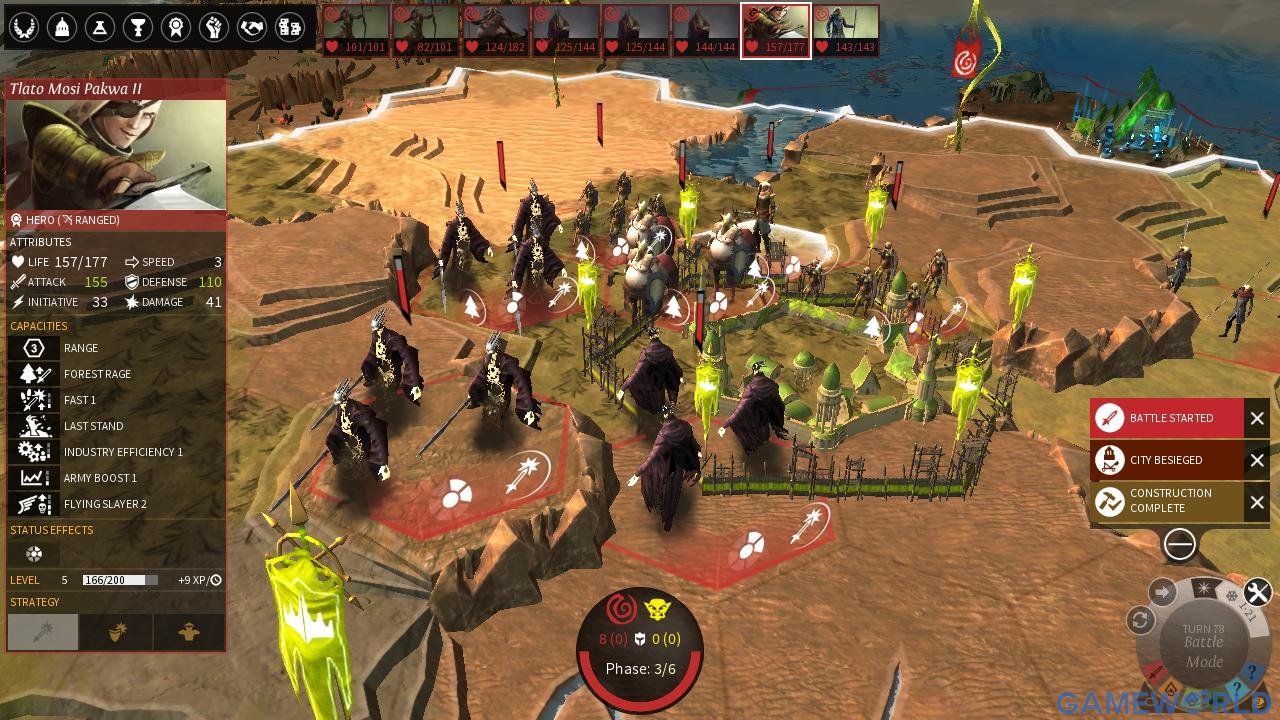Select the unit portrait with 101/101 life
1280x720 pixels.
[x=355, y=31]
